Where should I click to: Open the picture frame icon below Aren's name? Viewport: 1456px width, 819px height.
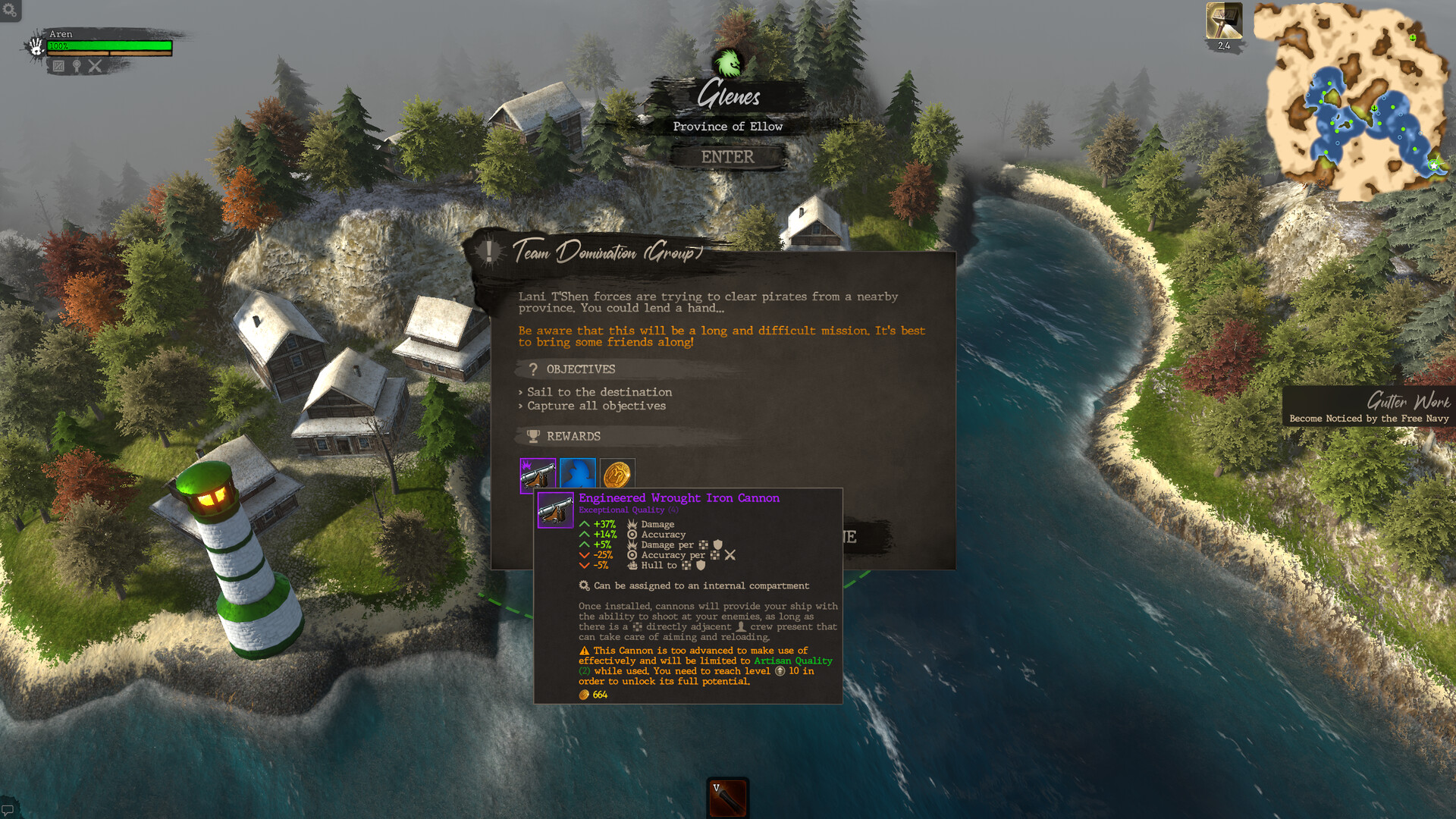[58, 67]
